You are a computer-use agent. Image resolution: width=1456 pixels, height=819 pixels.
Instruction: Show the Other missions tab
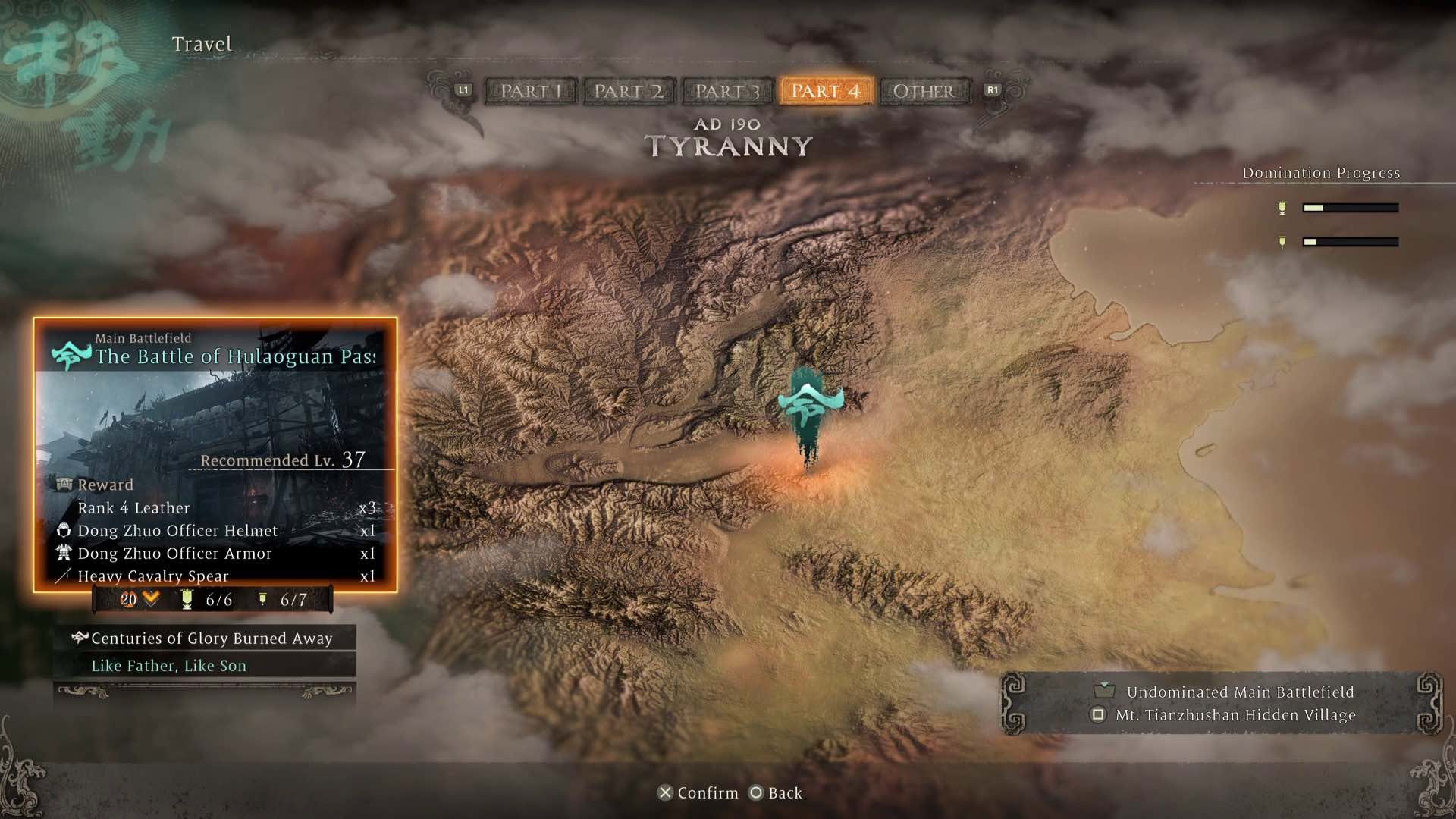[924, 91]
